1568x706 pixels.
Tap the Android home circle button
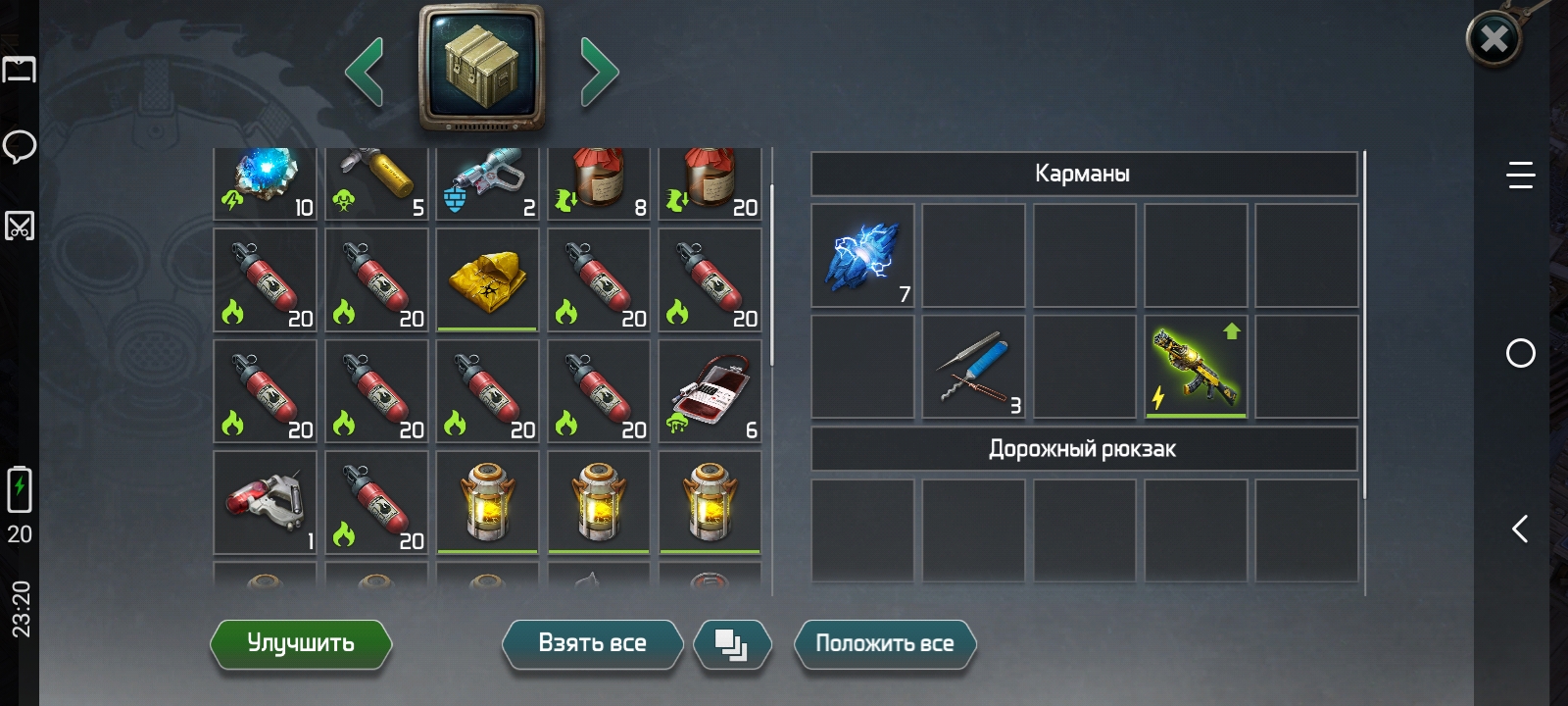click(1520, 353)
